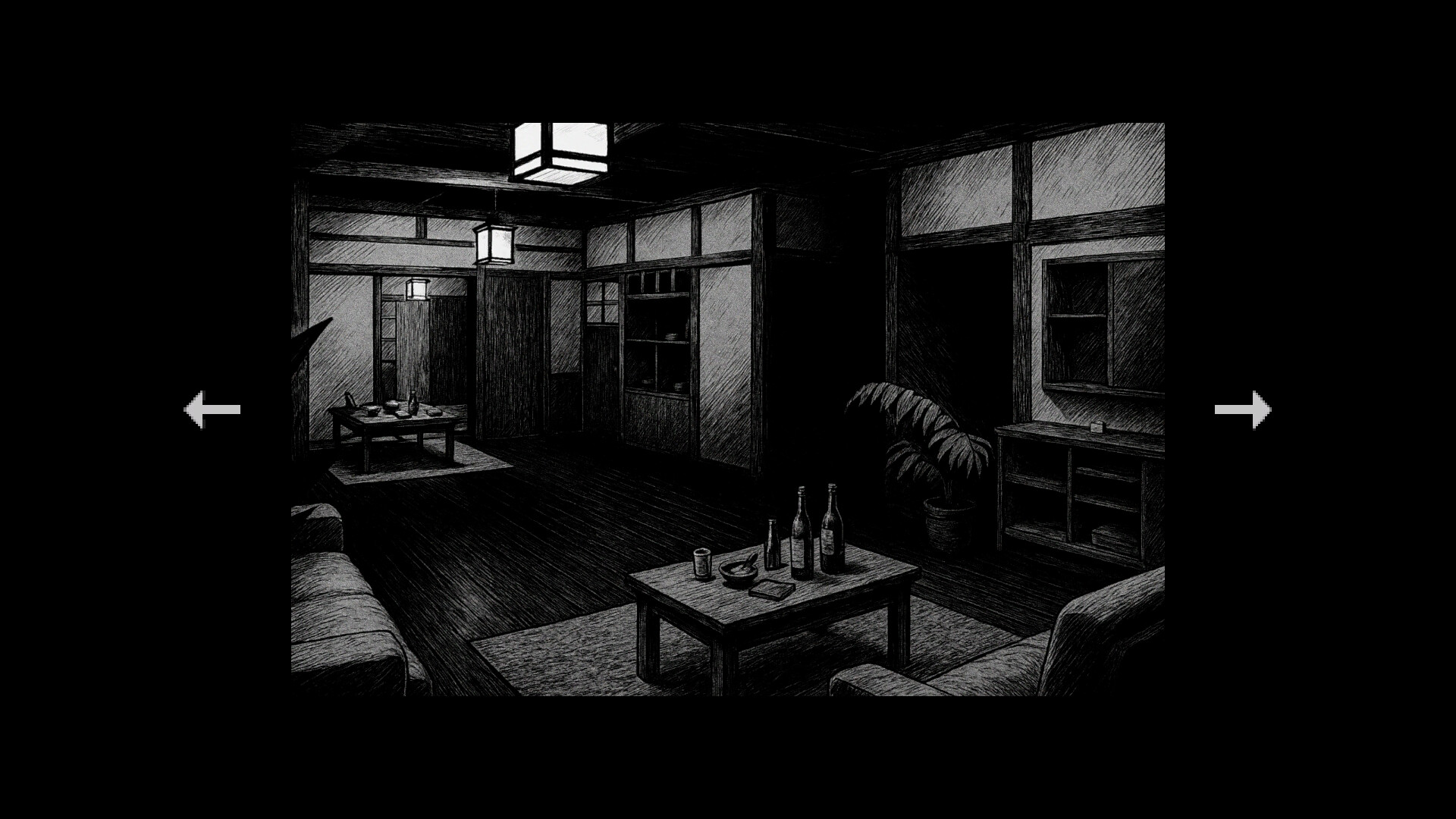Click the small sake bottle on the coffee table
This screenshot has width=1456, height=819.
(773, 543)
